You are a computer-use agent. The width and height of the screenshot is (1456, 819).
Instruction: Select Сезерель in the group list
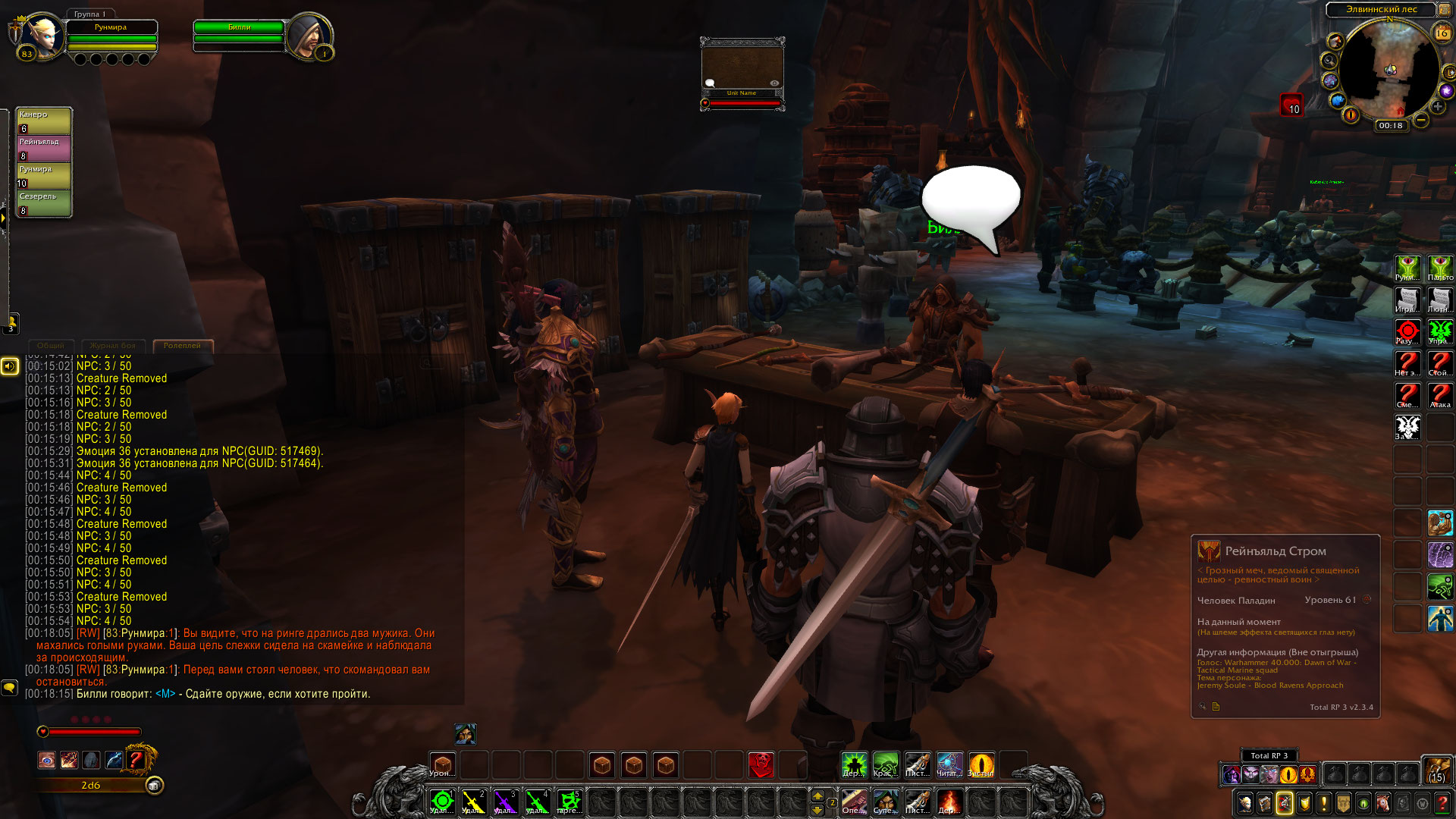[x=44, y=203]
